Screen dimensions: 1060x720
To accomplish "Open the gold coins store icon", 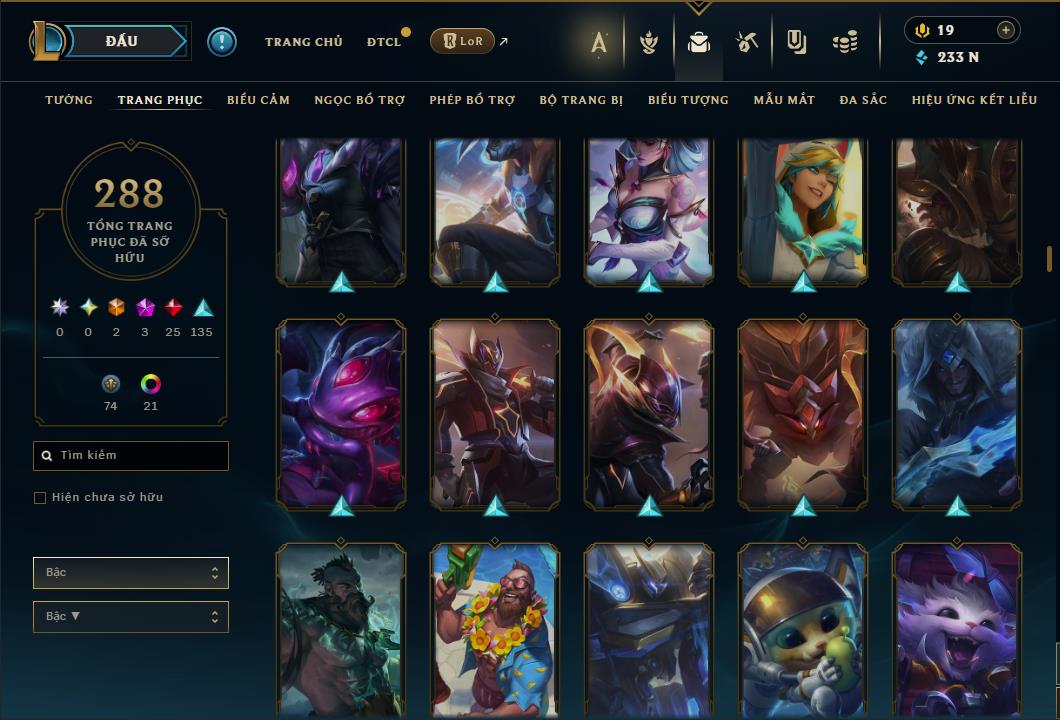I will [x=845, y=42].
